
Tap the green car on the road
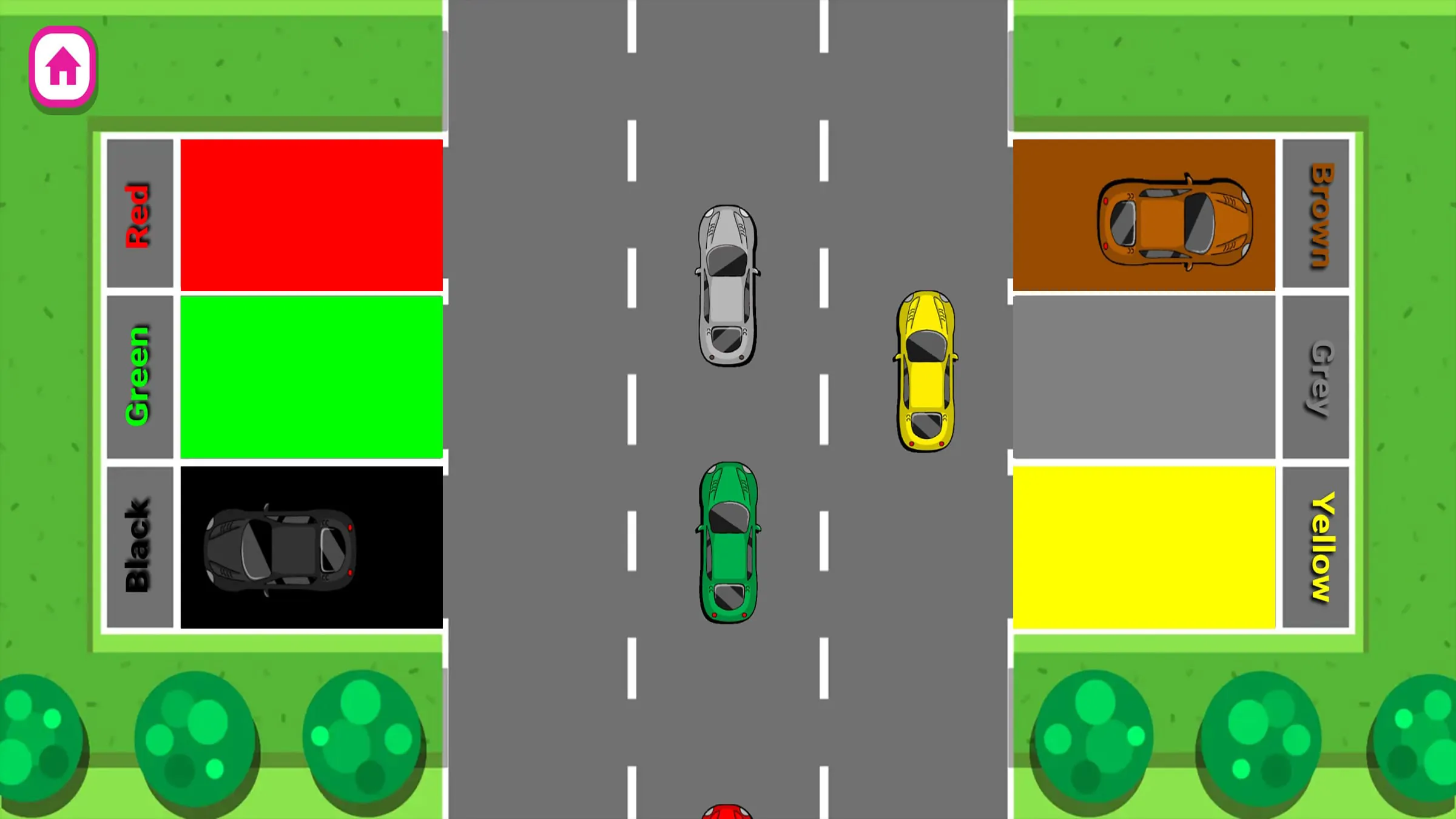click(730, 540)
